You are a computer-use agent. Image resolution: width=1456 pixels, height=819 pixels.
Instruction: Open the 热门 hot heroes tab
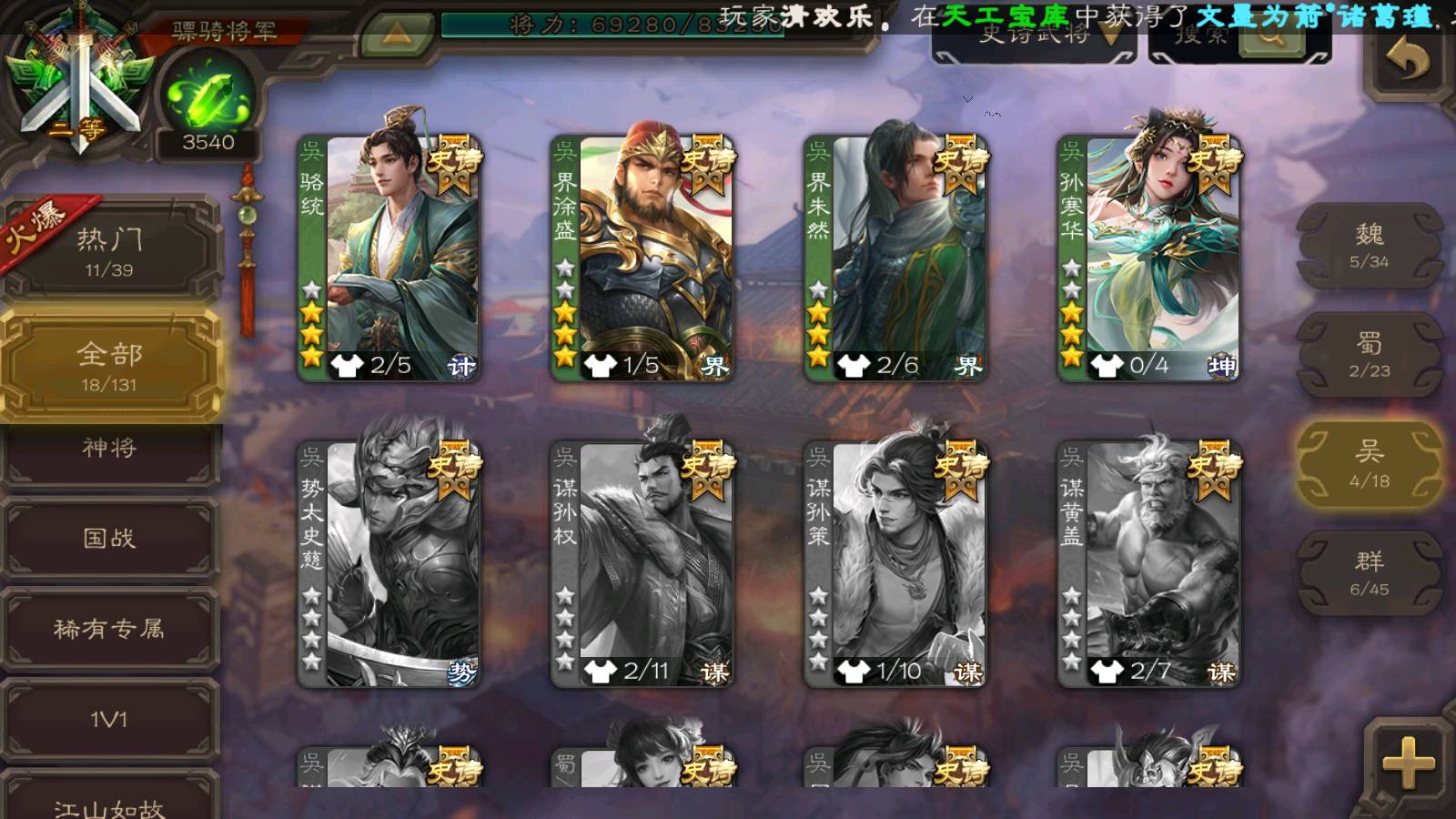click(109, 250)
